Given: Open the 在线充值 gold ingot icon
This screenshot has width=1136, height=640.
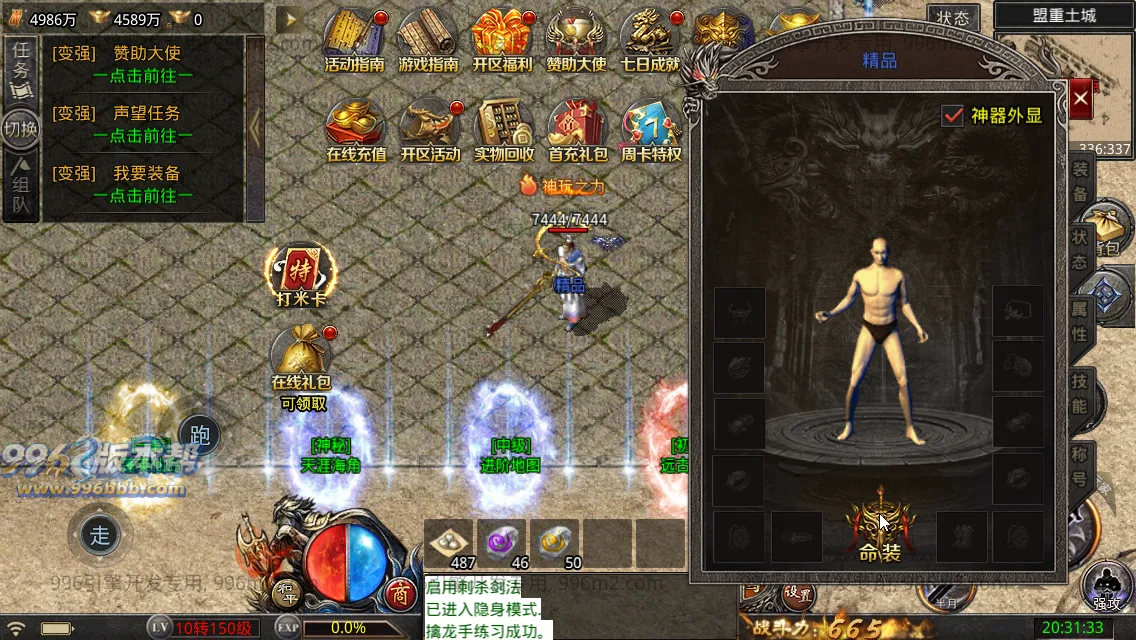Looking at the screenshot, I should (356, 130).
